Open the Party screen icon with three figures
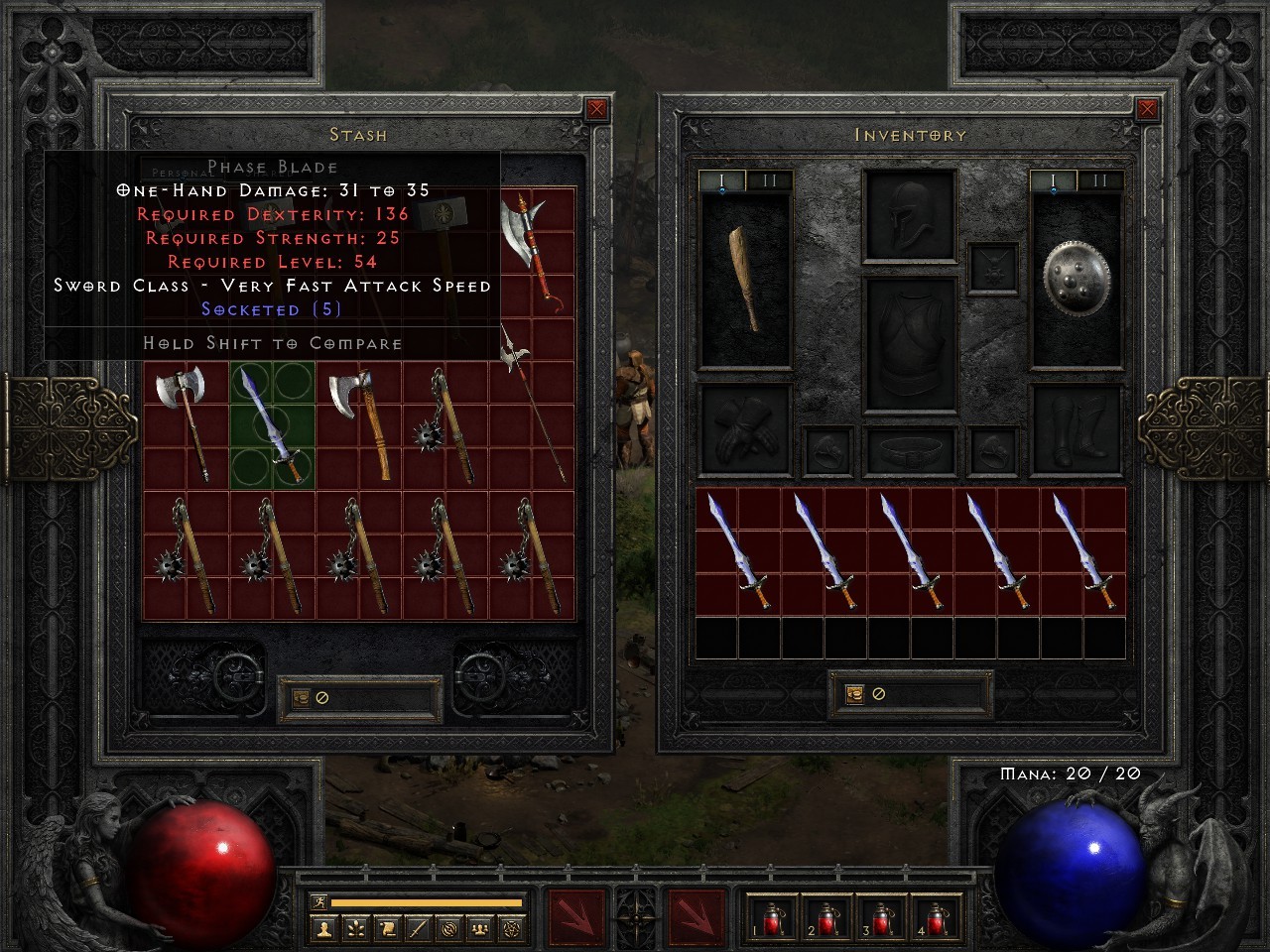The image size is (1270, 952). click(x=479, y=930)
